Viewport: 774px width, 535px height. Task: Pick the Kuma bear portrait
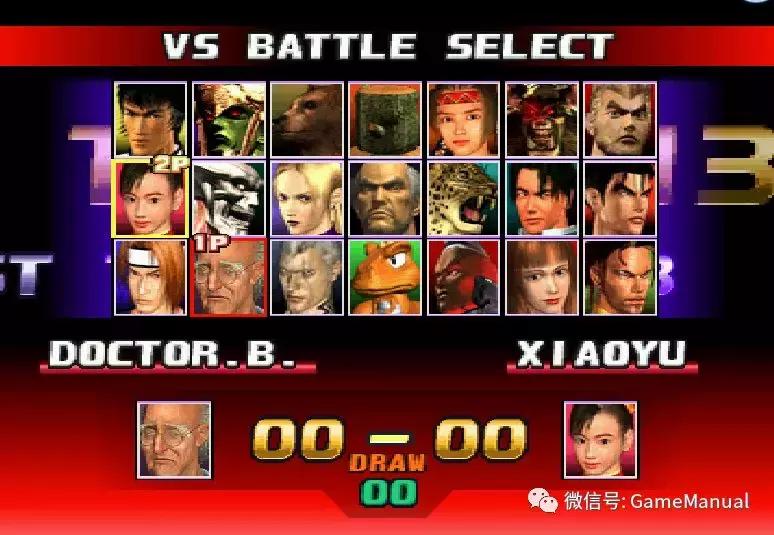[x=307, y=120]
